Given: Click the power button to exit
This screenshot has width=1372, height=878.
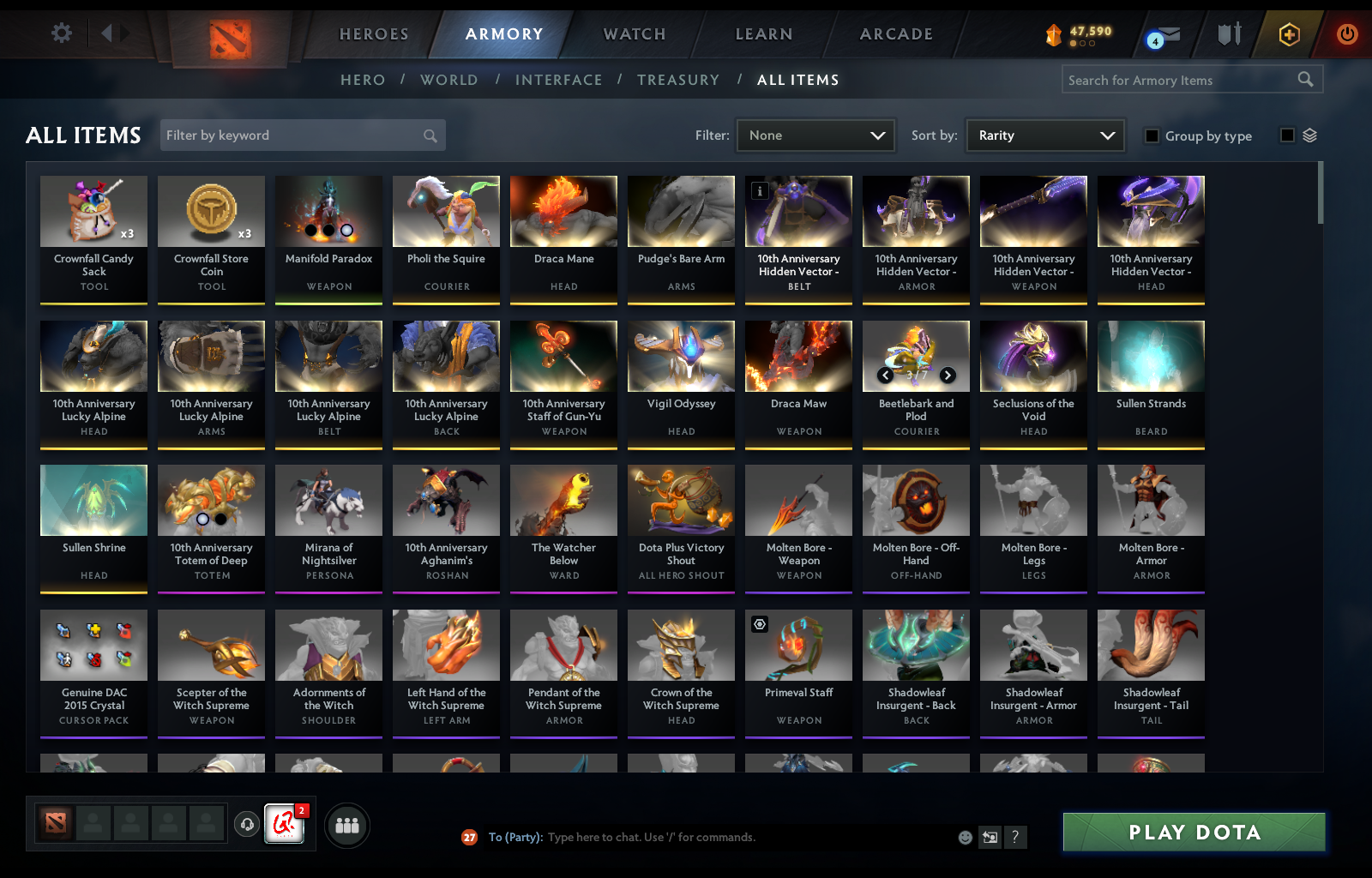Looking at the screenshot, I should click(x=1346, y=35).
